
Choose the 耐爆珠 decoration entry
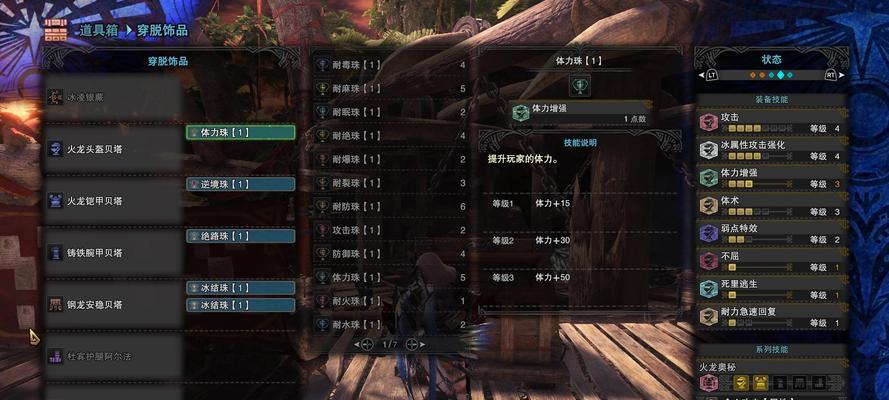[390, 159]
